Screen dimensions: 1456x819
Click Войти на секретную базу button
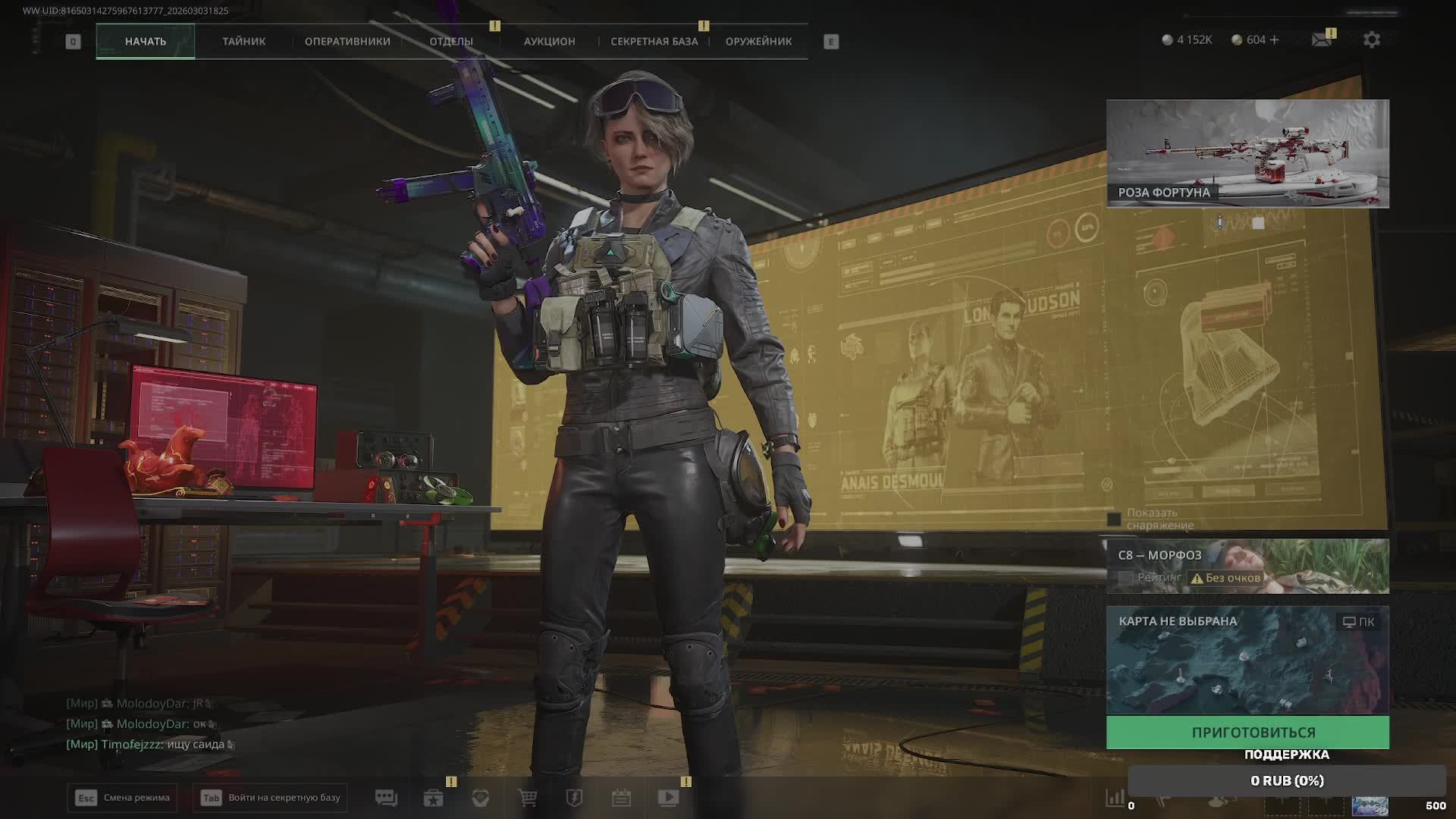[271, 798]
